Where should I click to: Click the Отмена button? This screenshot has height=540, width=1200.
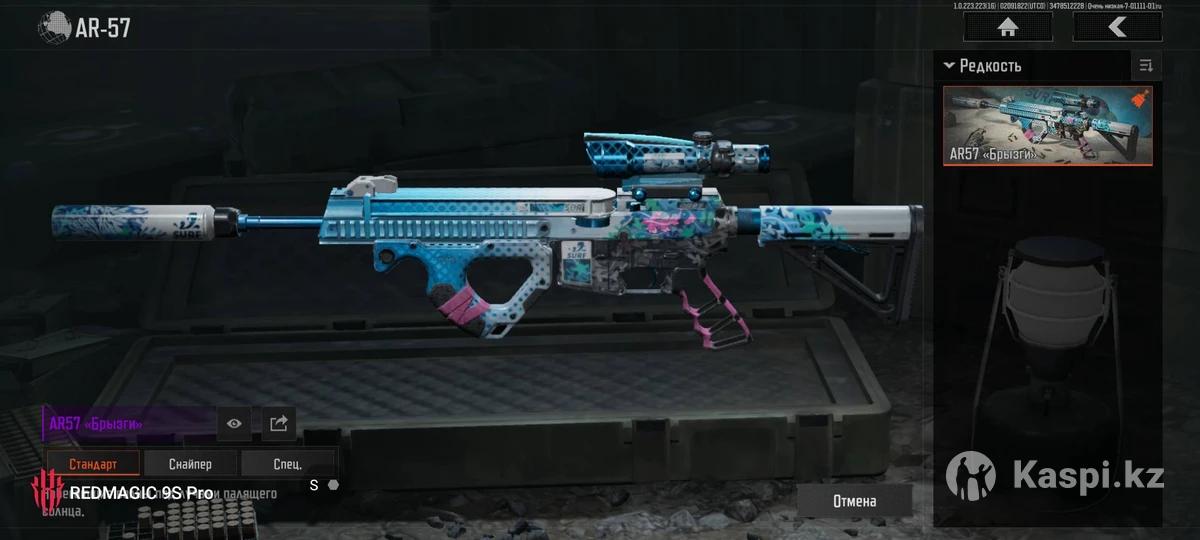[854, 501]
